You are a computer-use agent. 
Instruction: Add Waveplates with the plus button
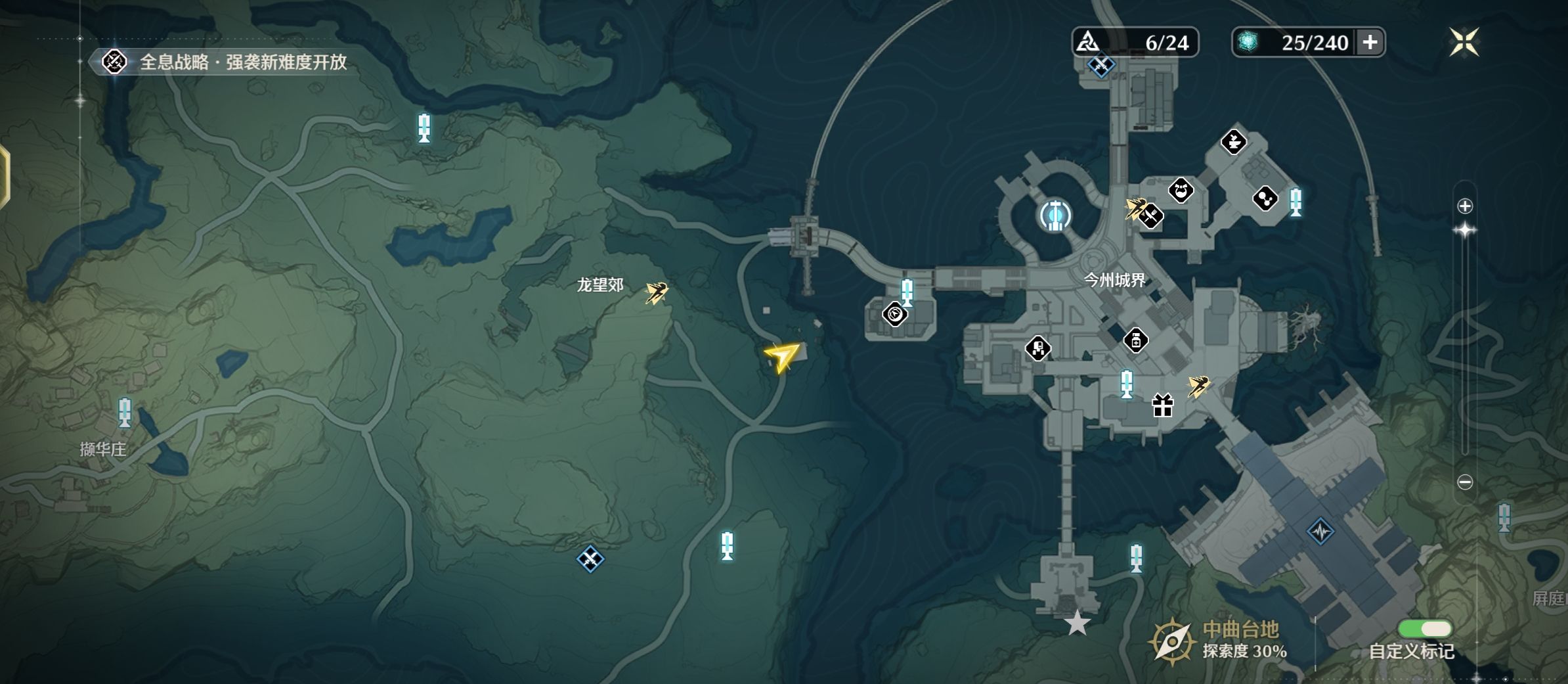[1370, 43]
